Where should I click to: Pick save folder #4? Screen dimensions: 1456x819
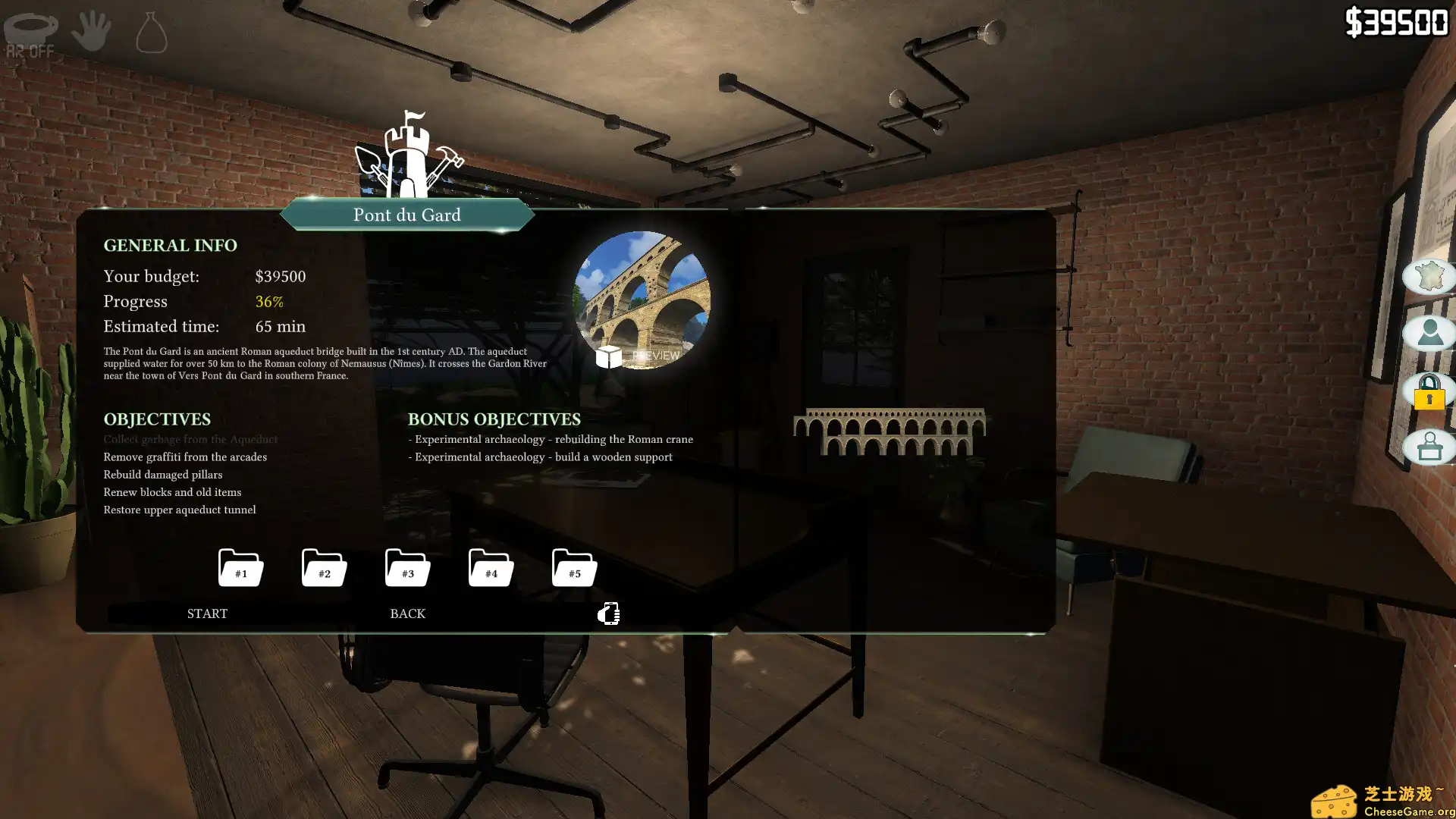pyautogui.click(x=491, y=567)
